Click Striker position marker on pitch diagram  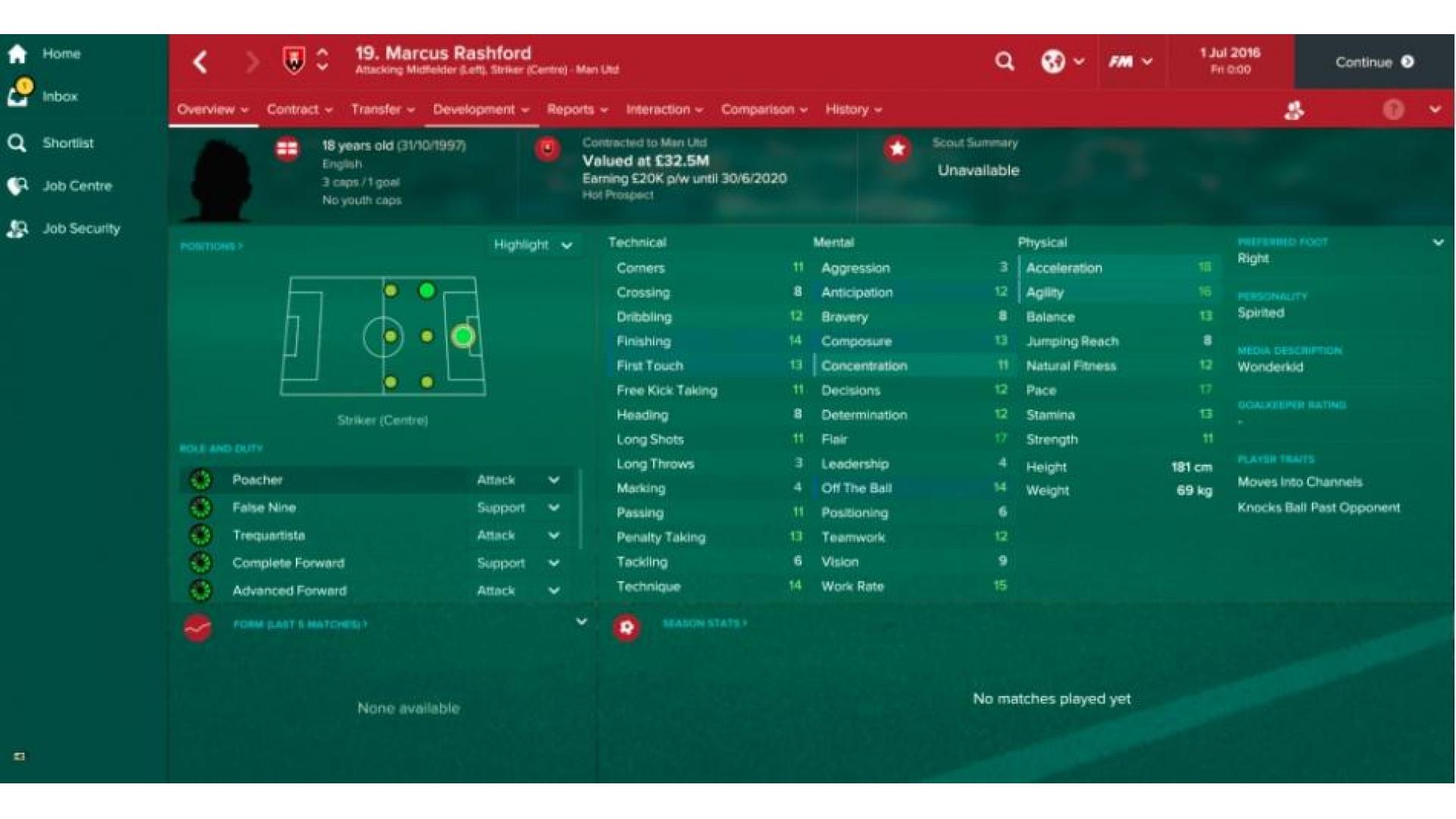463,336
